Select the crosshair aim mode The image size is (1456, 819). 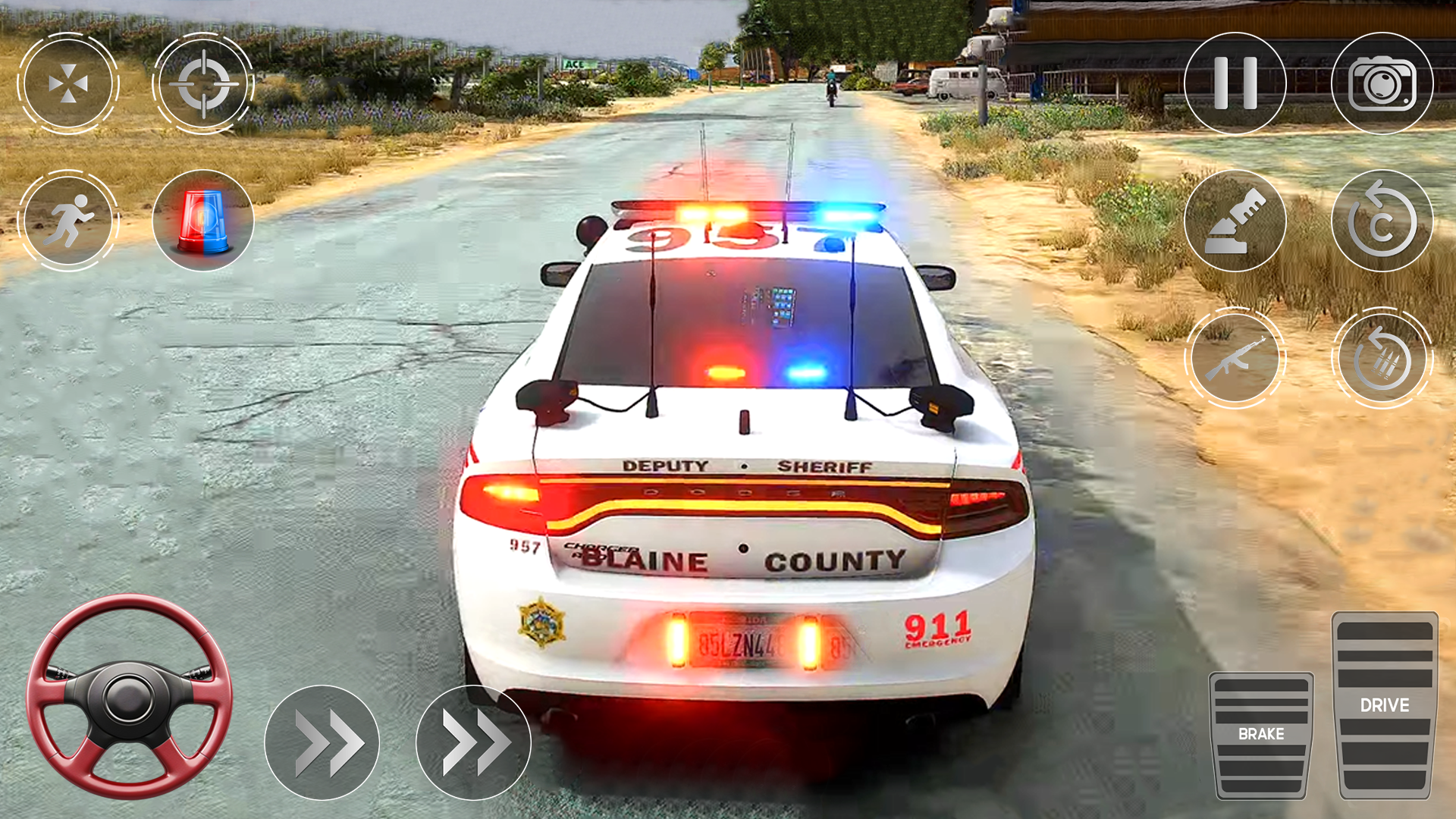(x=205, y=83)
